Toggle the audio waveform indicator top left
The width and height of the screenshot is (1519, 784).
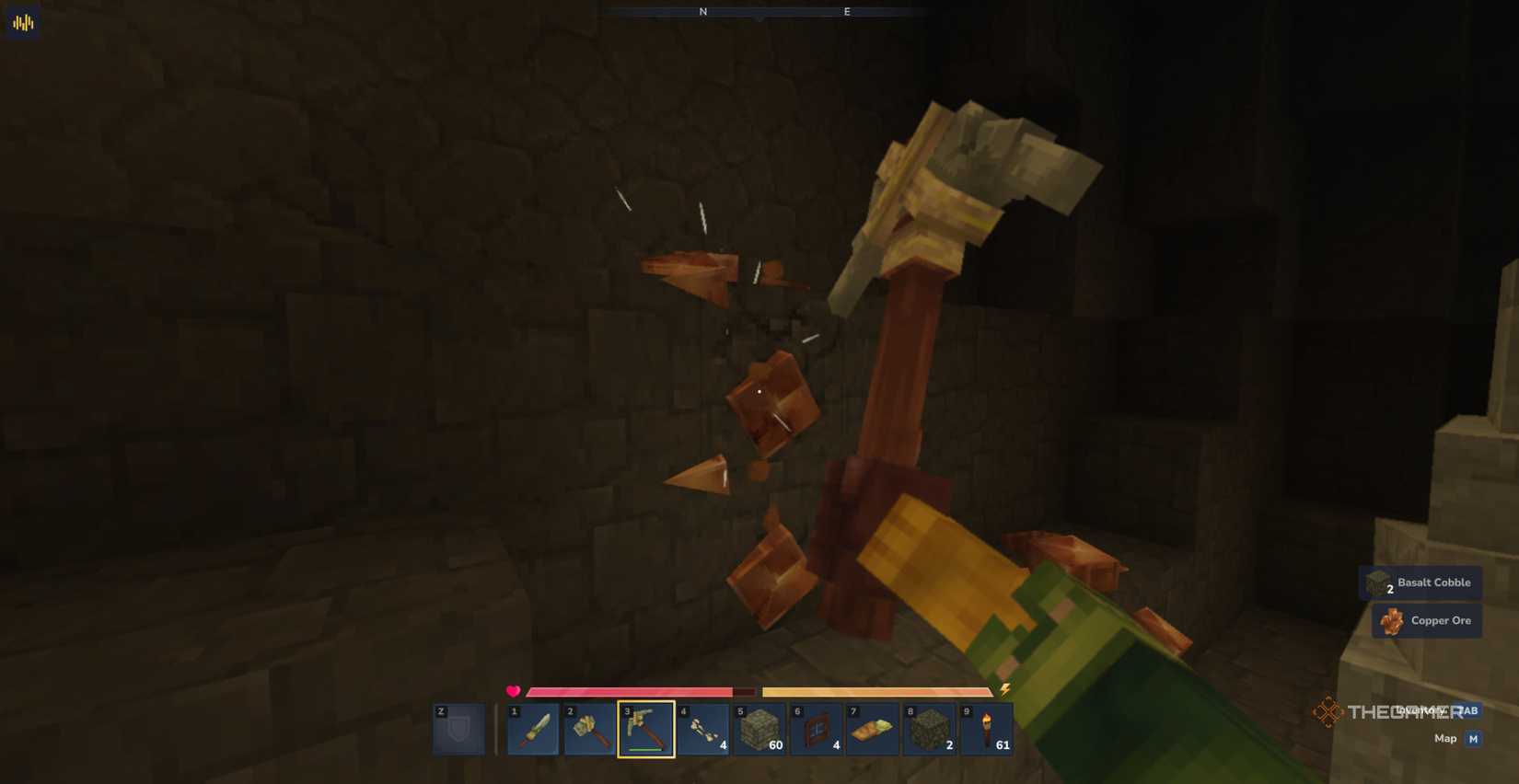pos(20,21)
